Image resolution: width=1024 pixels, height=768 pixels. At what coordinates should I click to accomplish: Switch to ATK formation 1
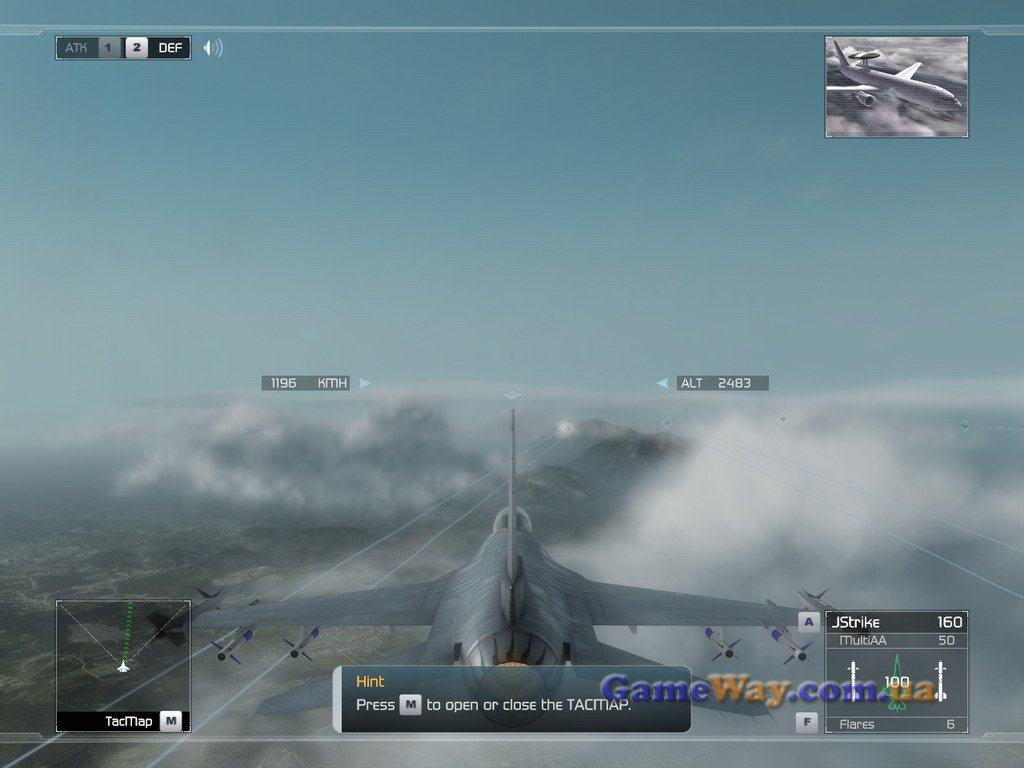(x=109, y=48)
